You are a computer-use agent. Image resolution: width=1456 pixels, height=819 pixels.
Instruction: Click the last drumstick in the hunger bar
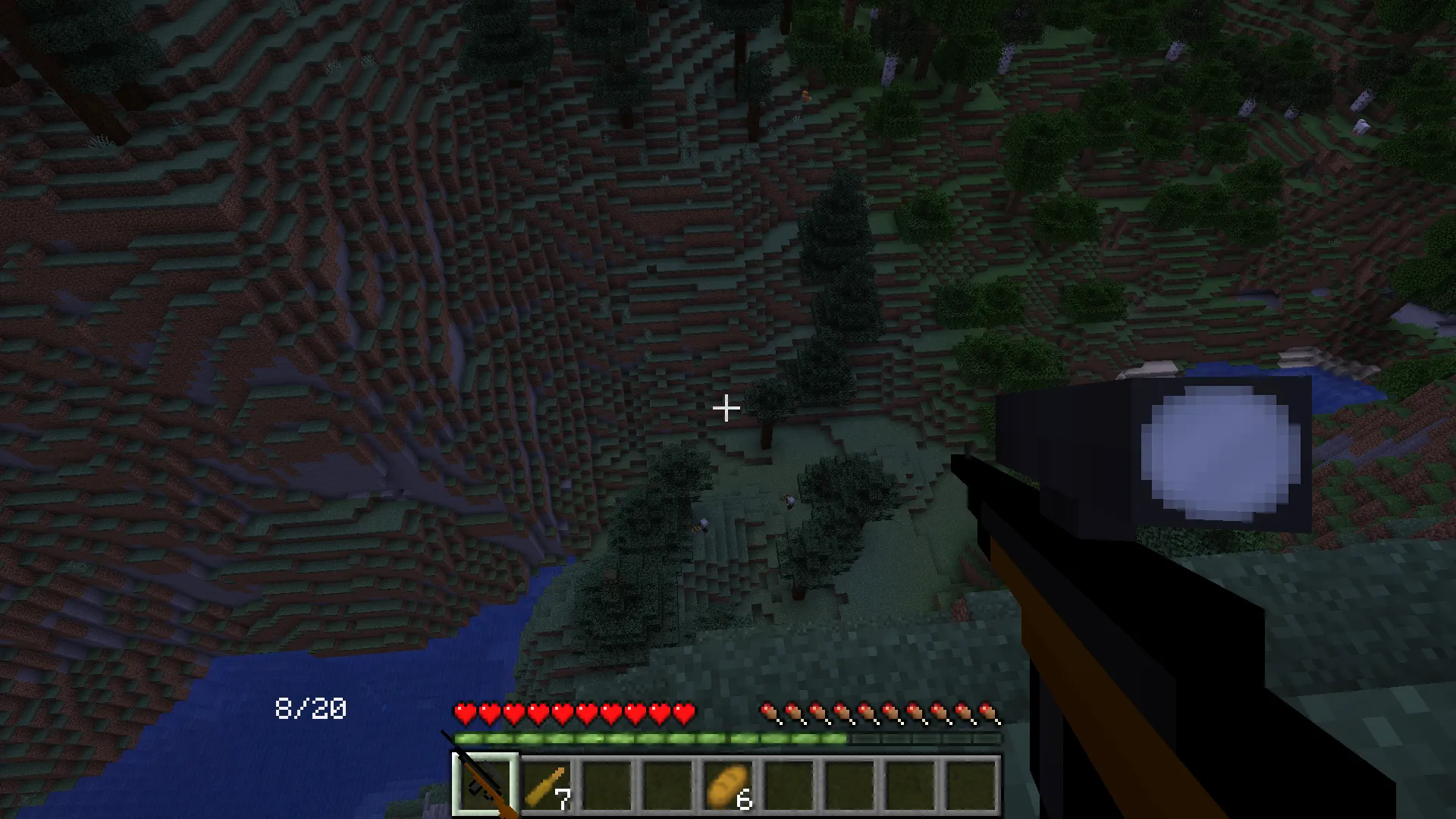[x=992, y=711]
